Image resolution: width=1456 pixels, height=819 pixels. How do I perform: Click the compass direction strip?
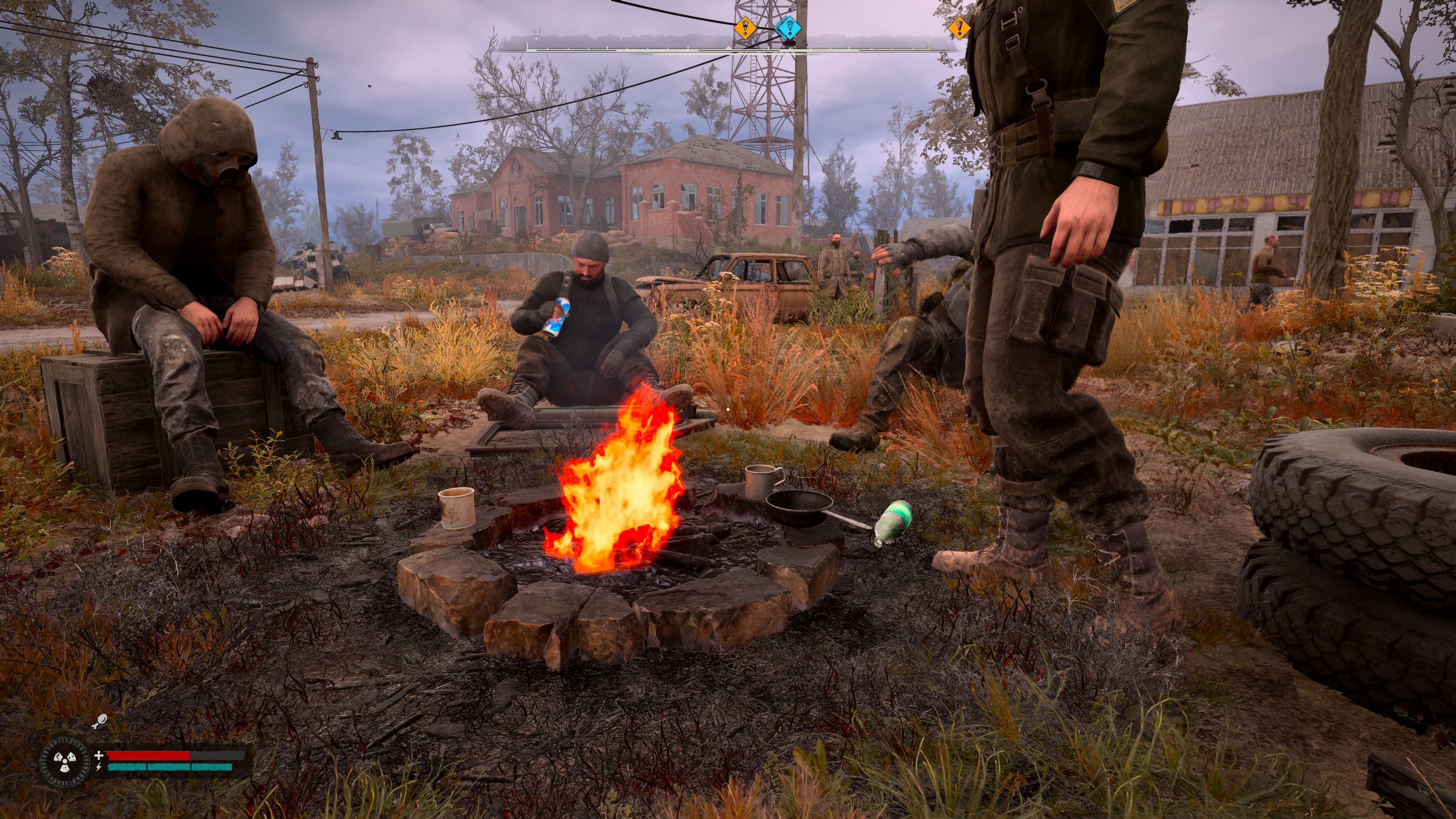pos(622,45)
